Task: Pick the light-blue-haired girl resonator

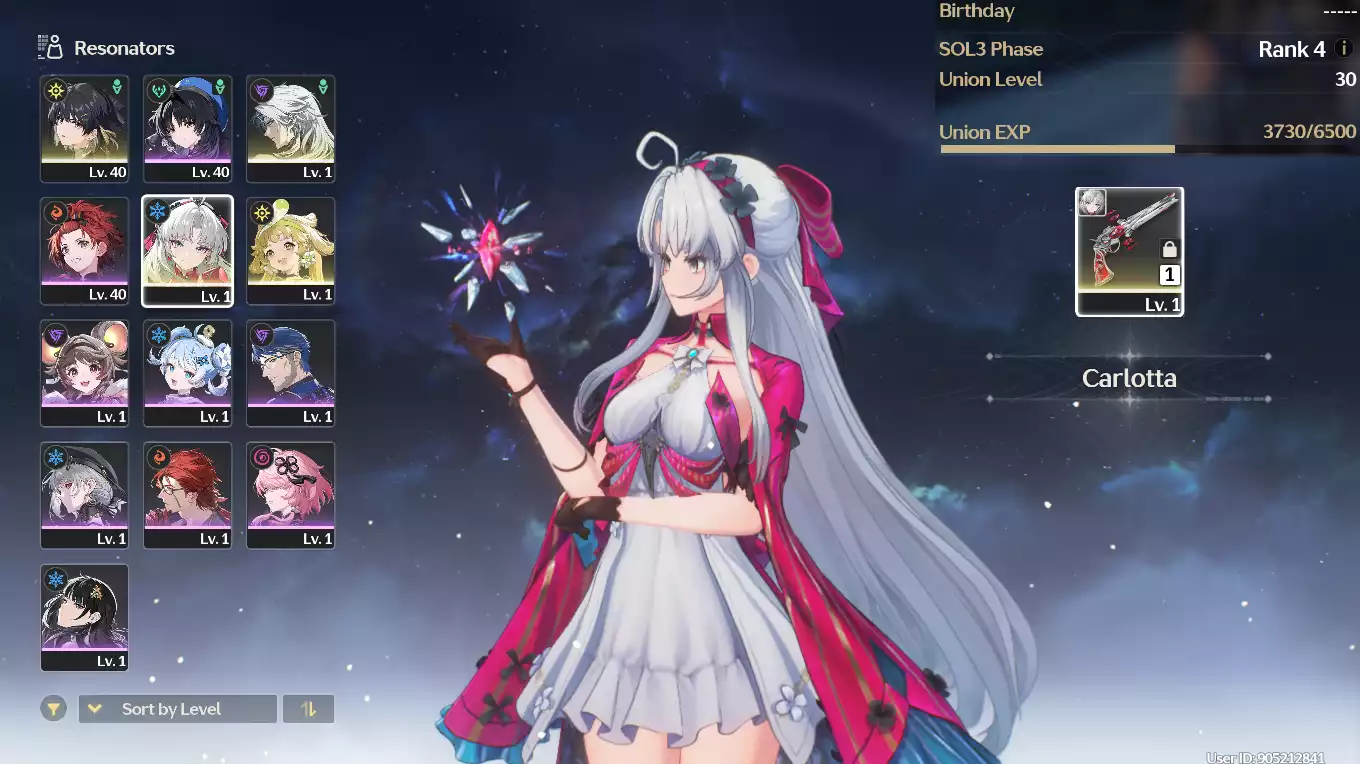Action: click(188, 372)
